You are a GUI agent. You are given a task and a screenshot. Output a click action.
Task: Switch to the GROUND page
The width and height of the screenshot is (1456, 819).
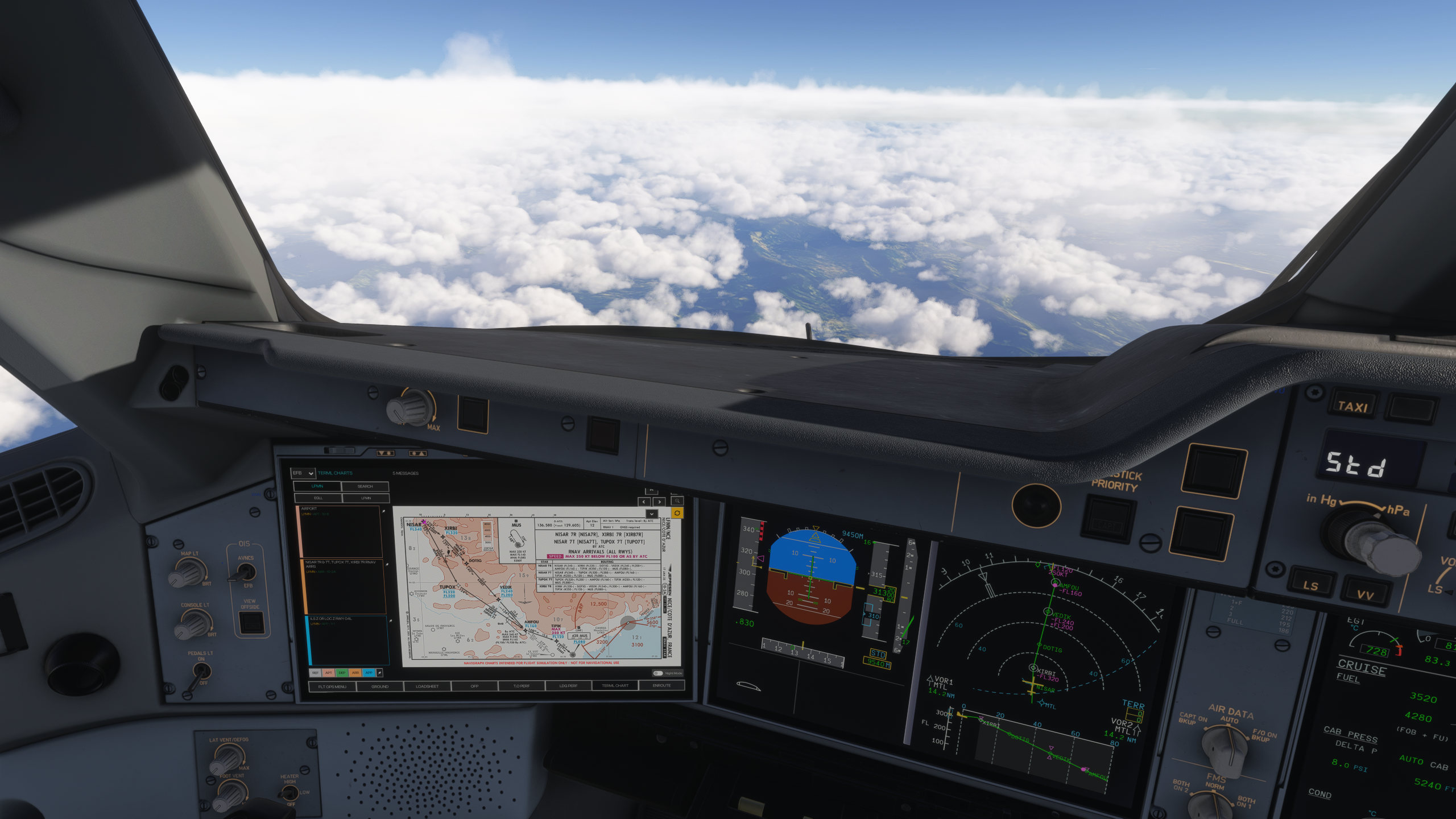[x=380, y=686]
